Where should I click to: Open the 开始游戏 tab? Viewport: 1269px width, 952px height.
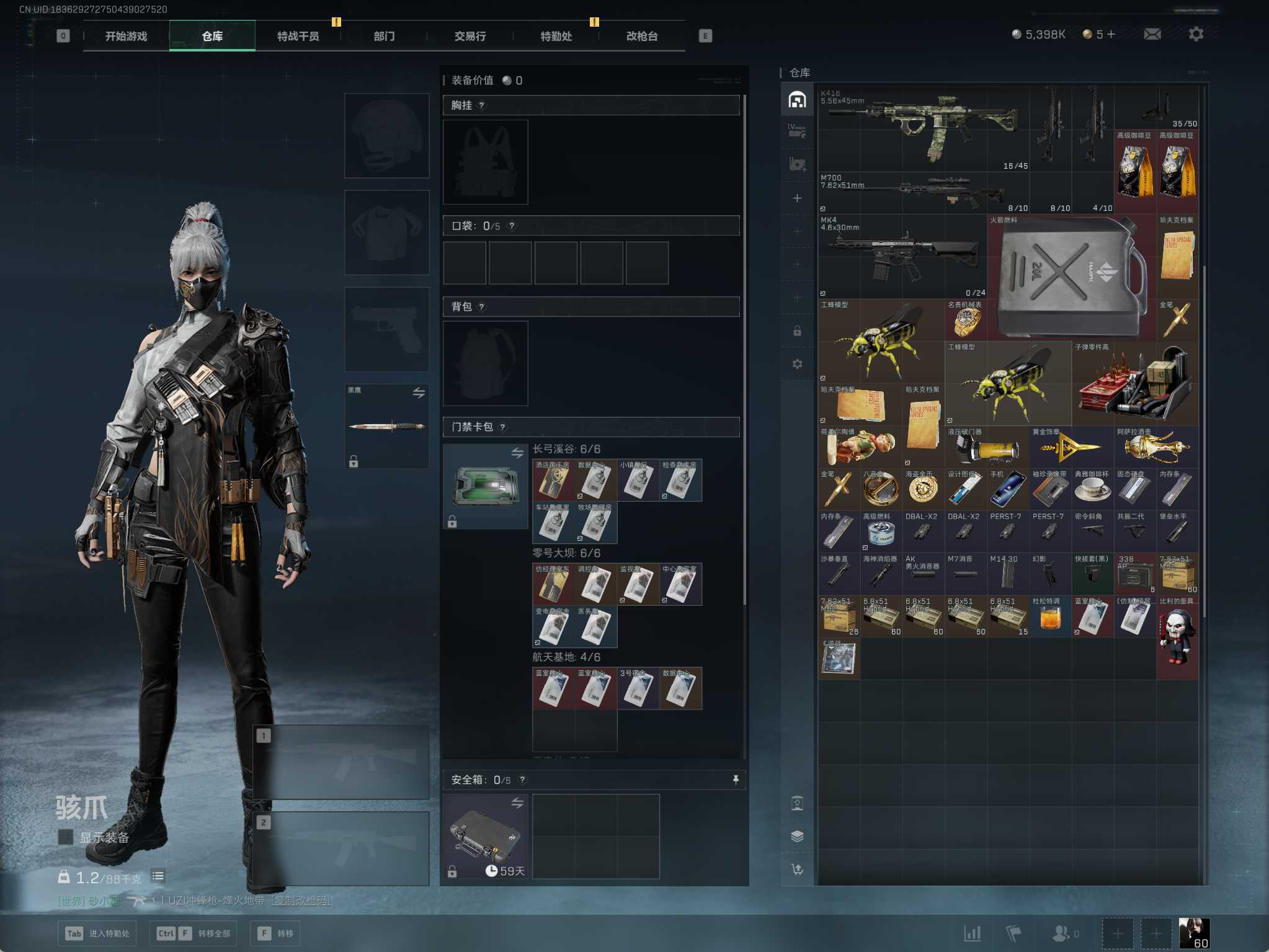point(126,36)
